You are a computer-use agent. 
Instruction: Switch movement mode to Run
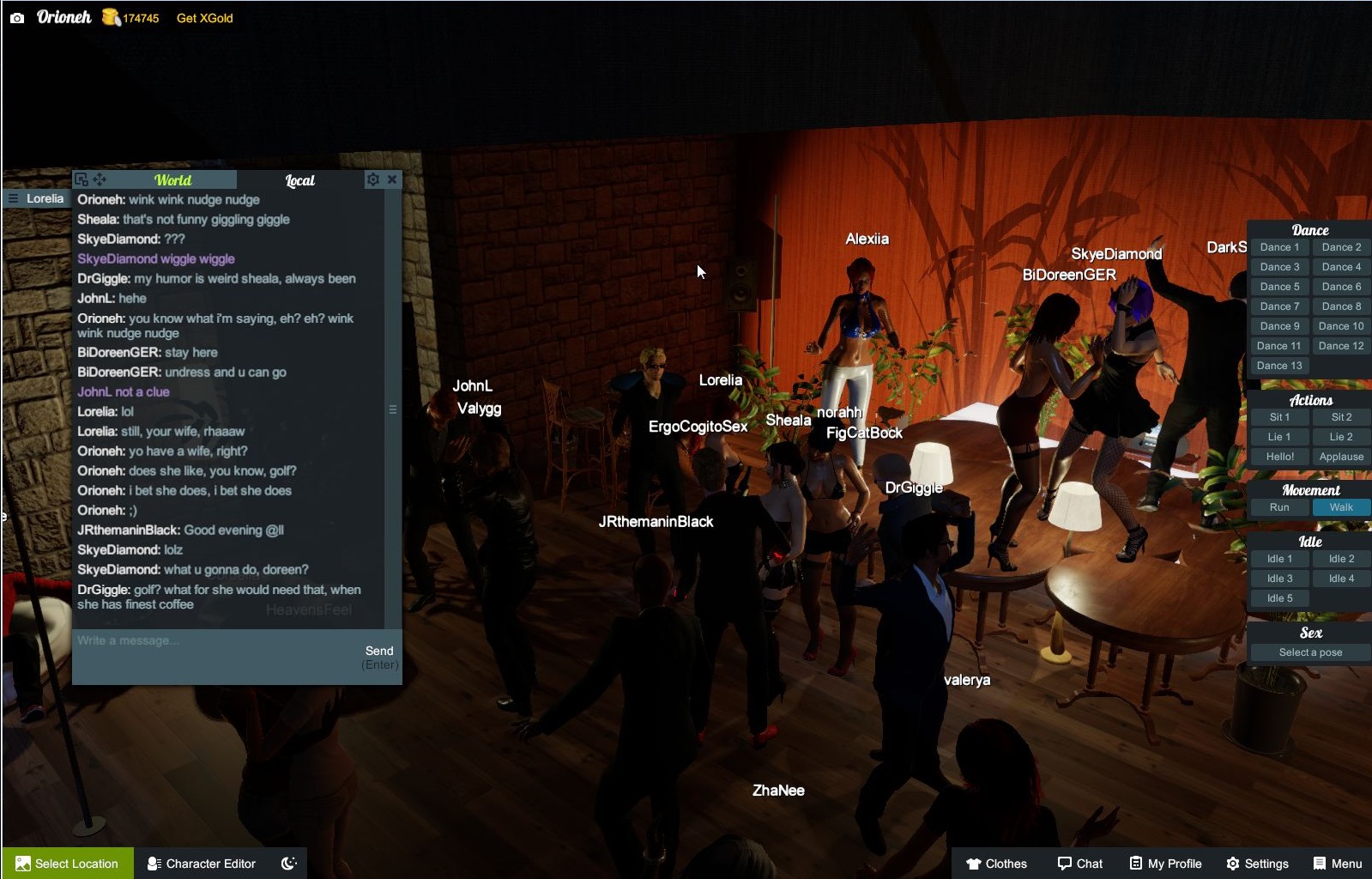click(x=1278, y=507)
